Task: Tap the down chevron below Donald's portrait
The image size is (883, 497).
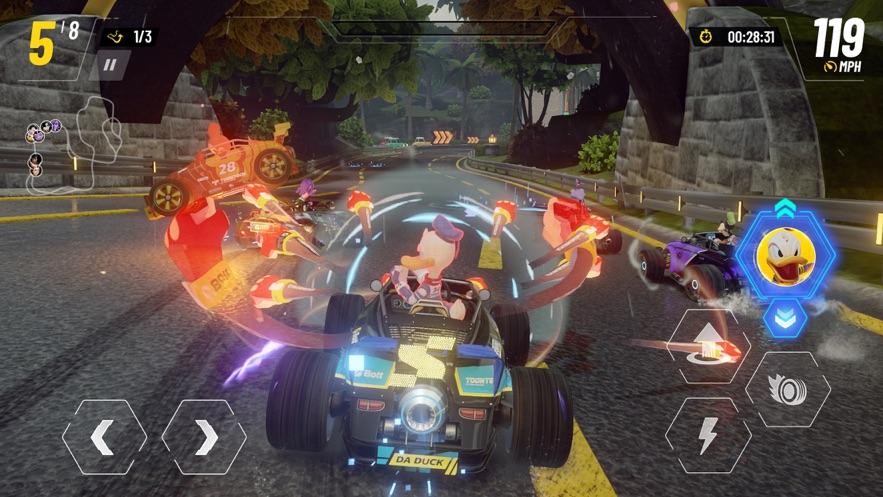Action: coord(785,317)
